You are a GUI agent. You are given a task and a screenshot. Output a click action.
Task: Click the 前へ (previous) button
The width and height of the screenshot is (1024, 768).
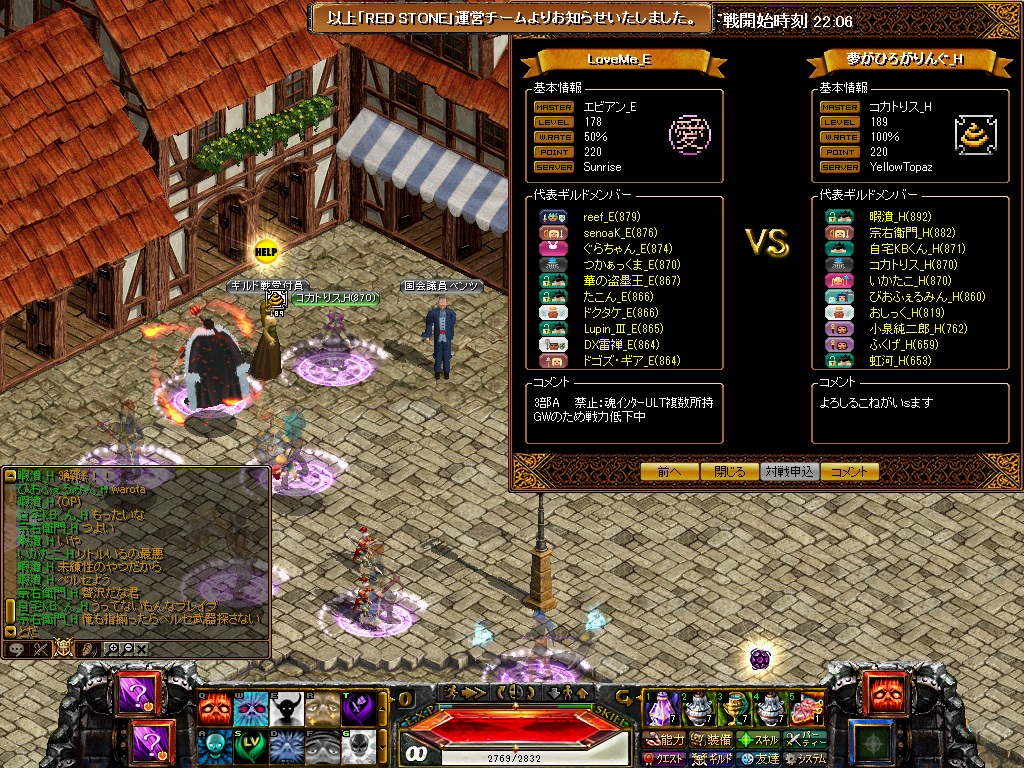[x=670, y=472]
